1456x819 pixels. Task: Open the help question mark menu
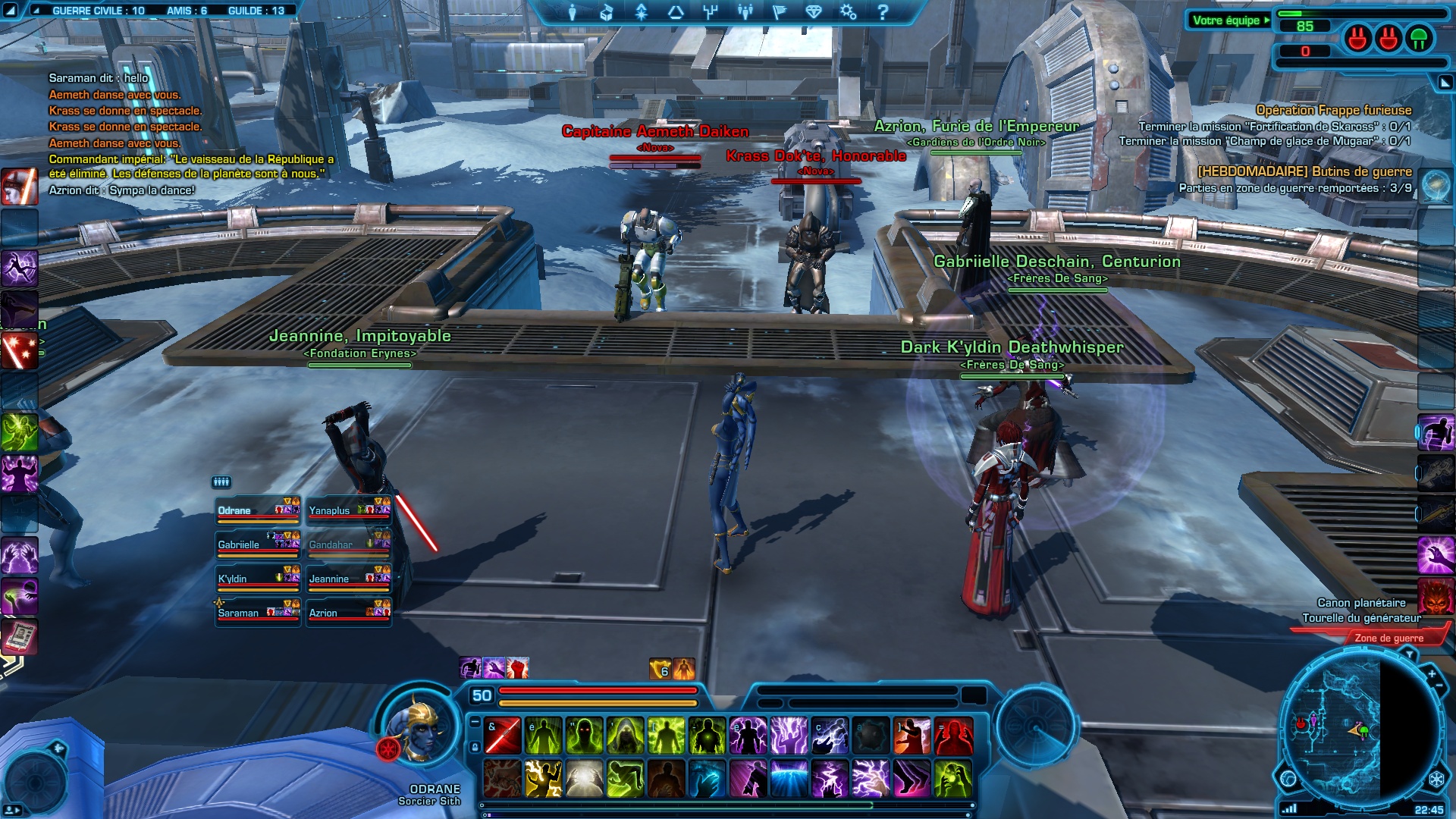pyautogui.click(x=883, y=12)
